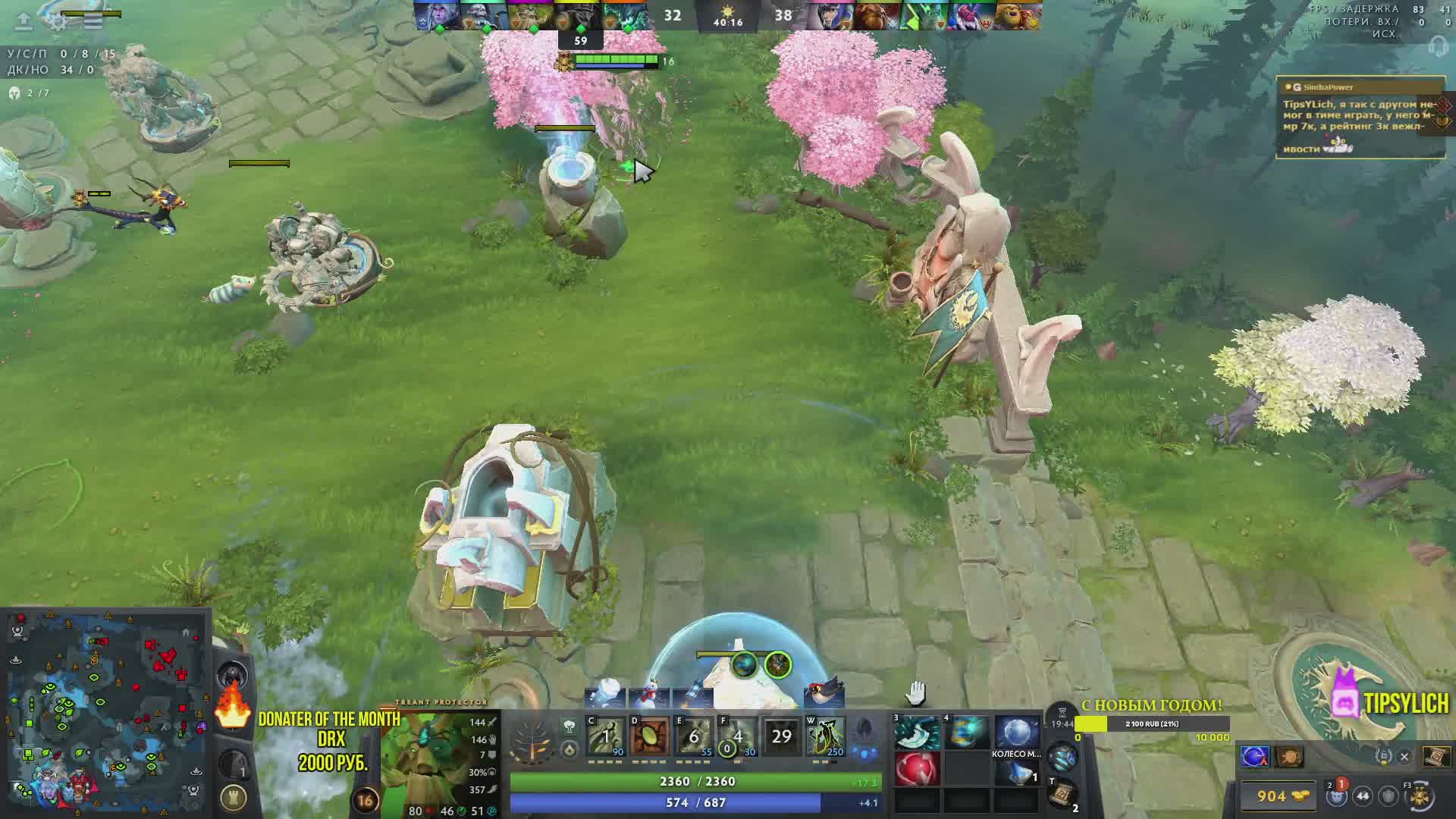1456x819 pixels.
Task: Activate the Leech Seed ability
Action: point(650,736)
